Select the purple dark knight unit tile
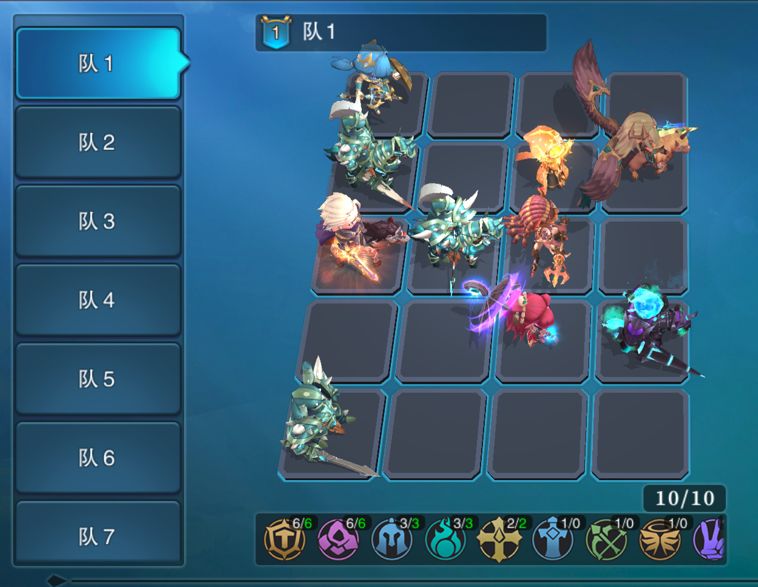 pos(643,332)
